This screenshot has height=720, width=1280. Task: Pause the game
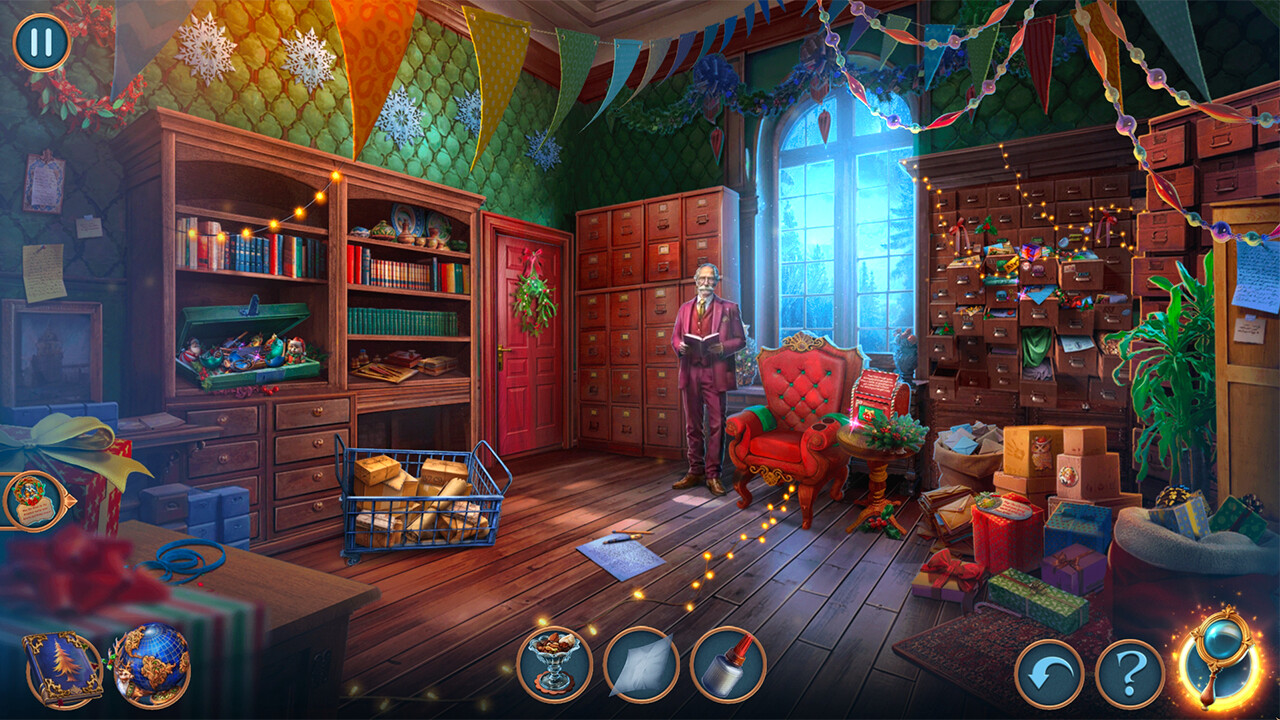[x=40, y=42]
